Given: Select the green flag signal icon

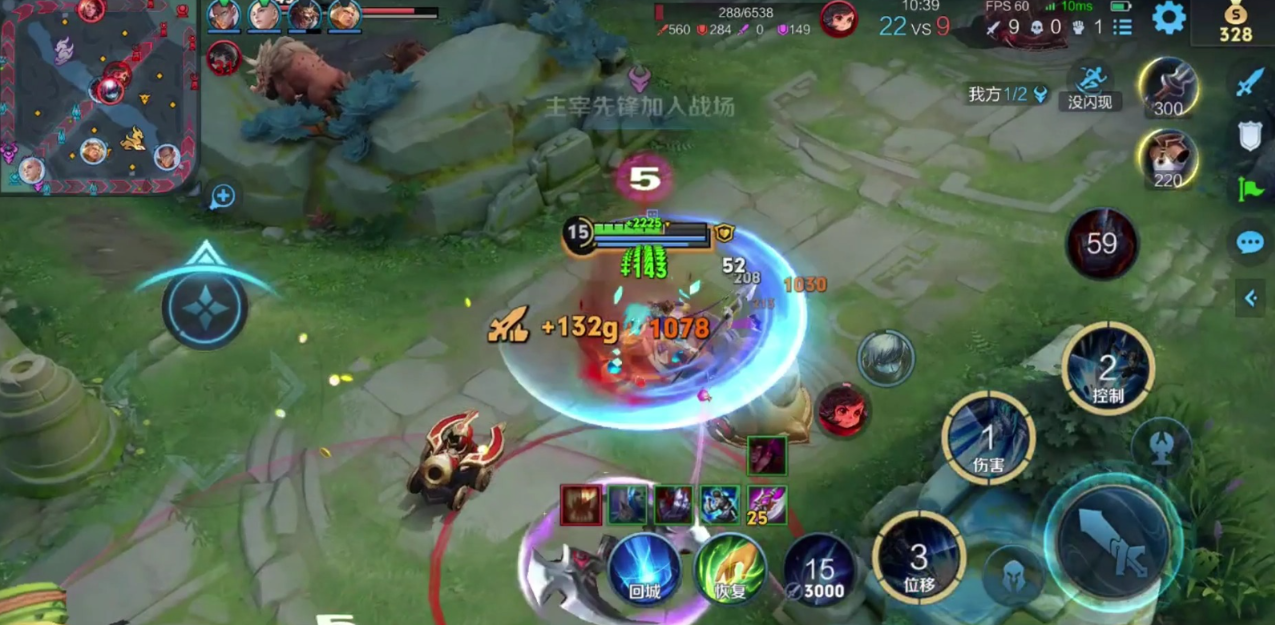Looking at the screenshot, I should 1250,188.
